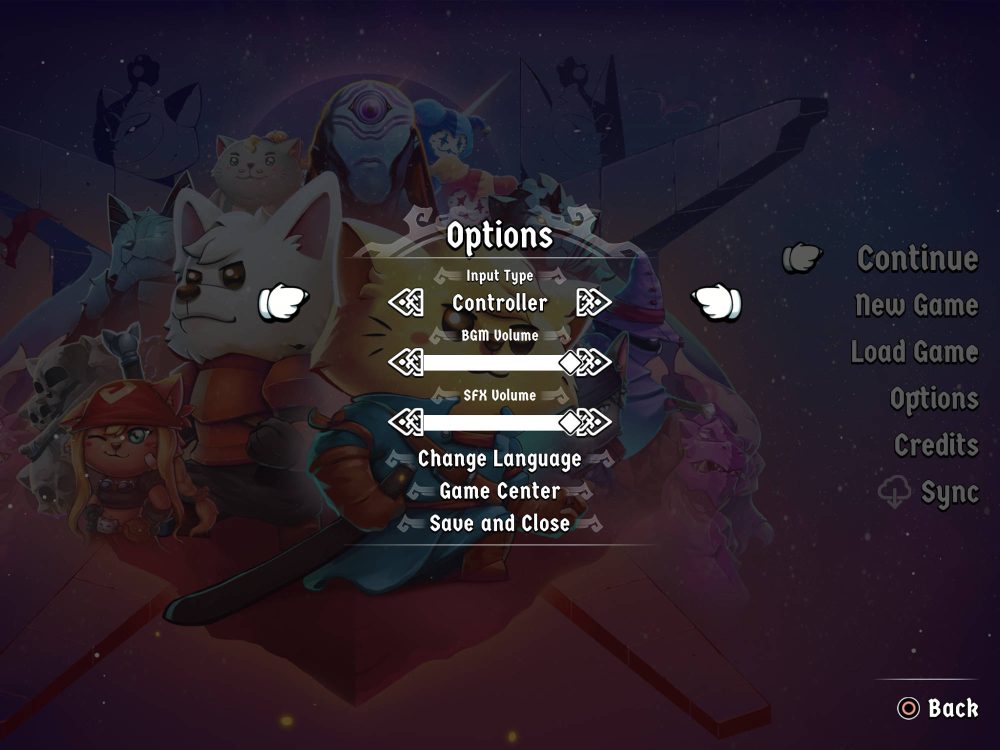Click the Sync cloud option

(930, 492)
